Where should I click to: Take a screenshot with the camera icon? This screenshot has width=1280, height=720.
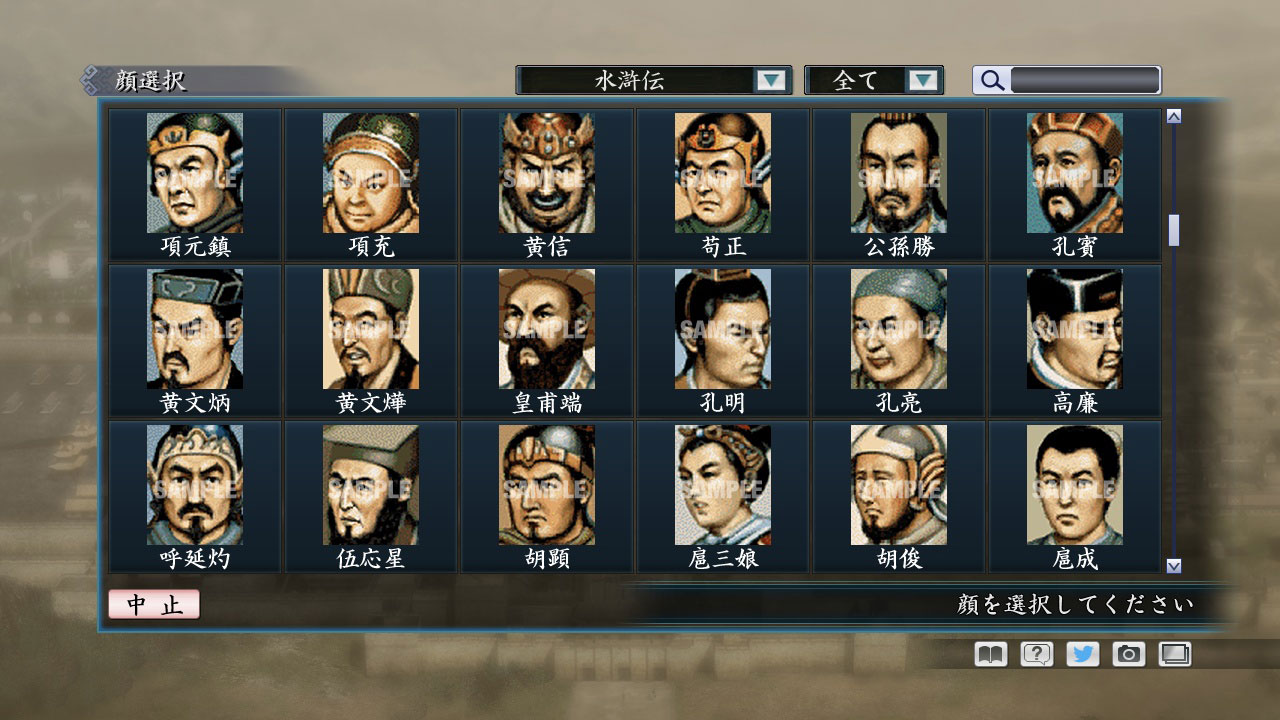(1128, 654)
